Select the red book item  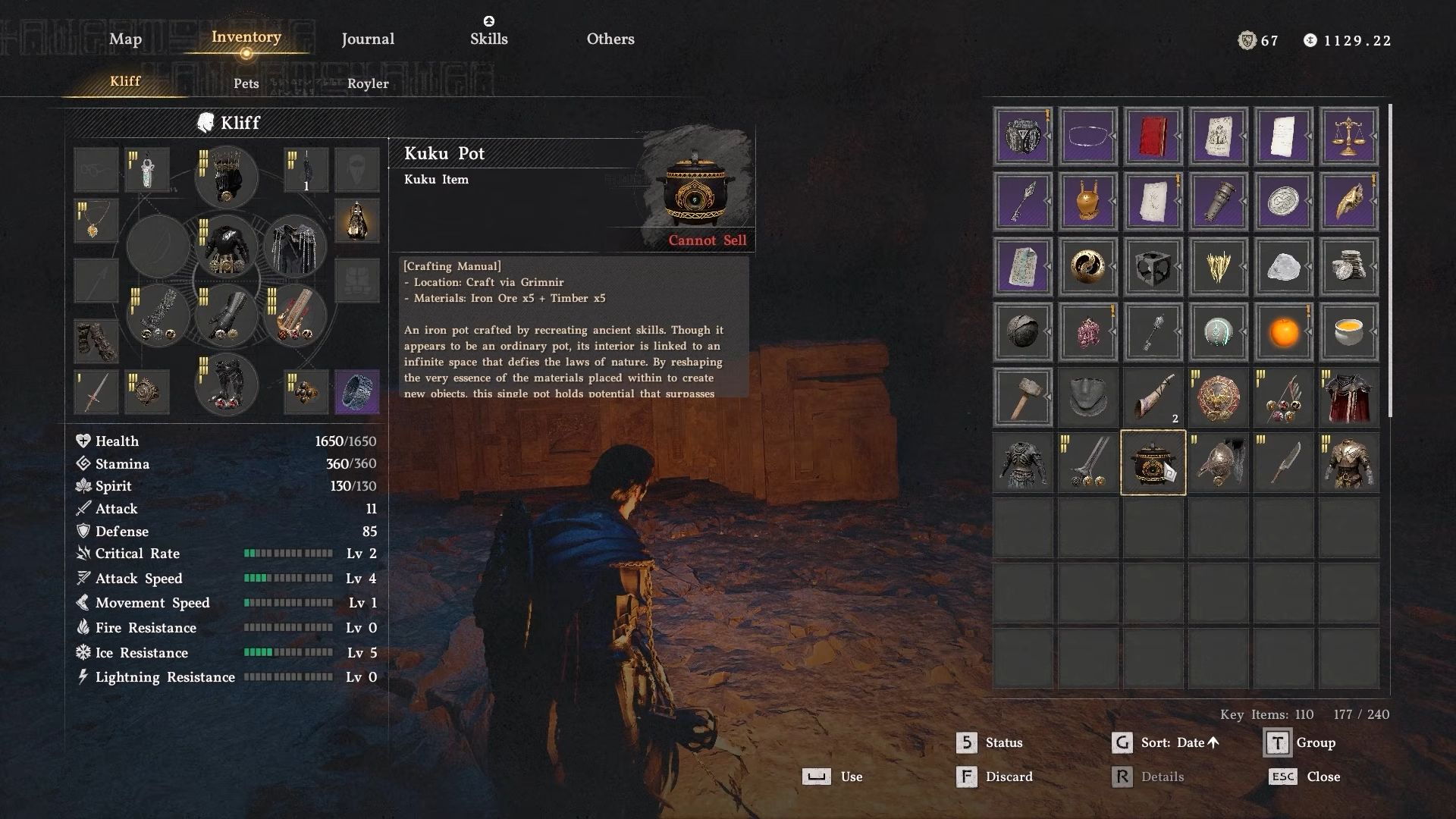coord(1153,136)
